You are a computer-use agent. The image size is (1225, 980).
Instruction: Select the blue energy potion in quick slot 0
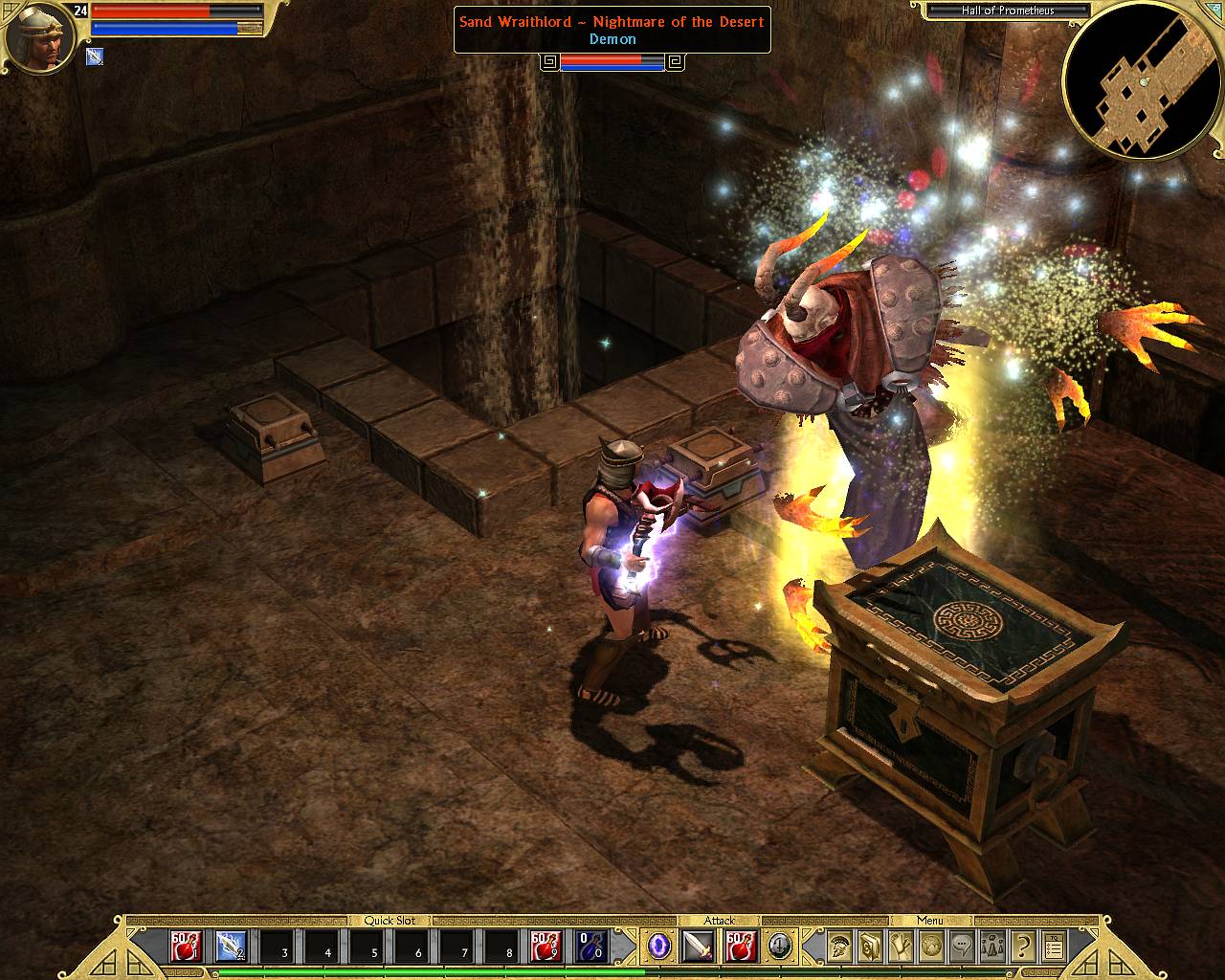tap(590, 946)
